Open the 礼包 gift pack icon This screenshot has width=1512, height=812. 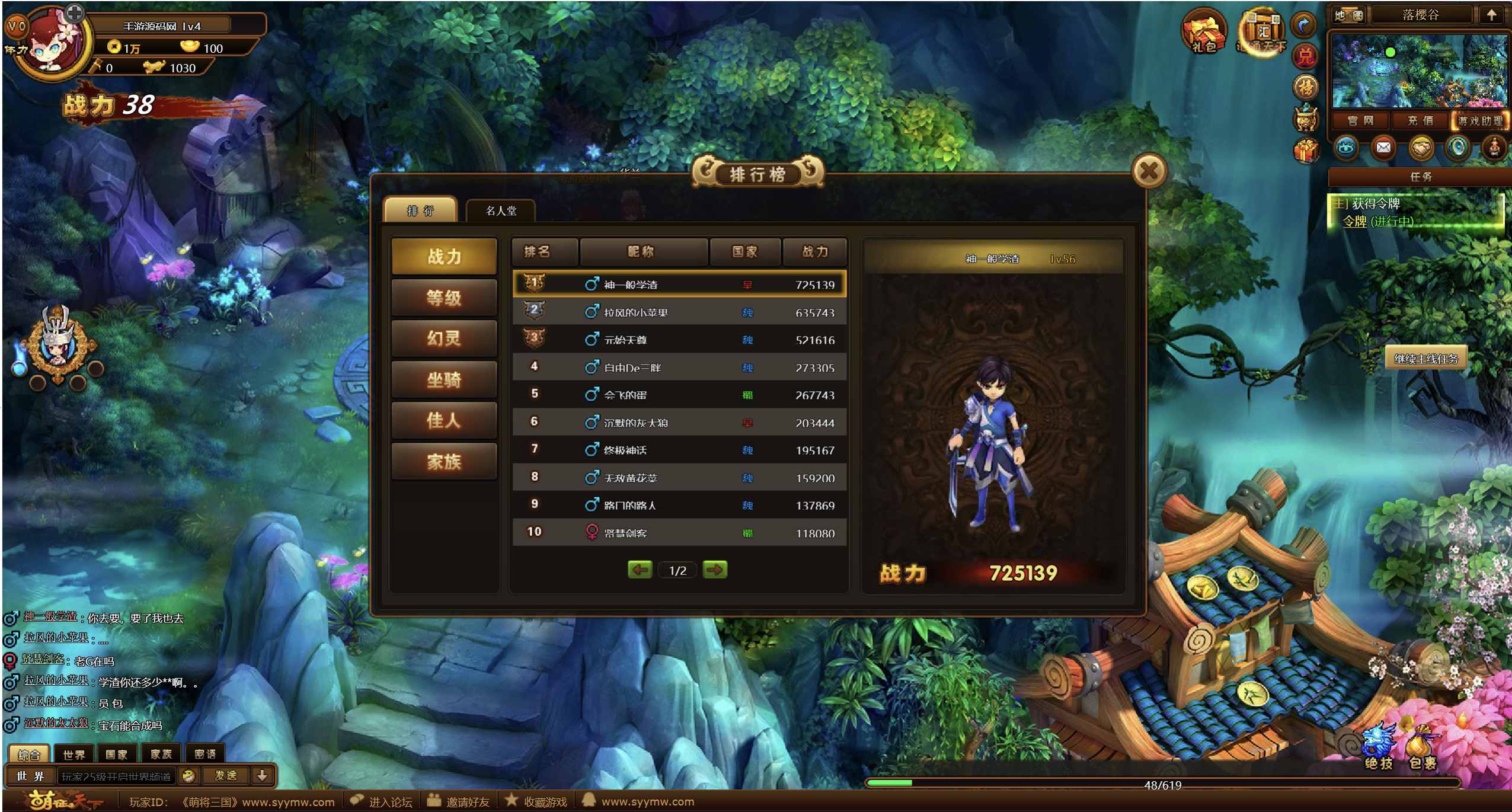pos(1203,33)
